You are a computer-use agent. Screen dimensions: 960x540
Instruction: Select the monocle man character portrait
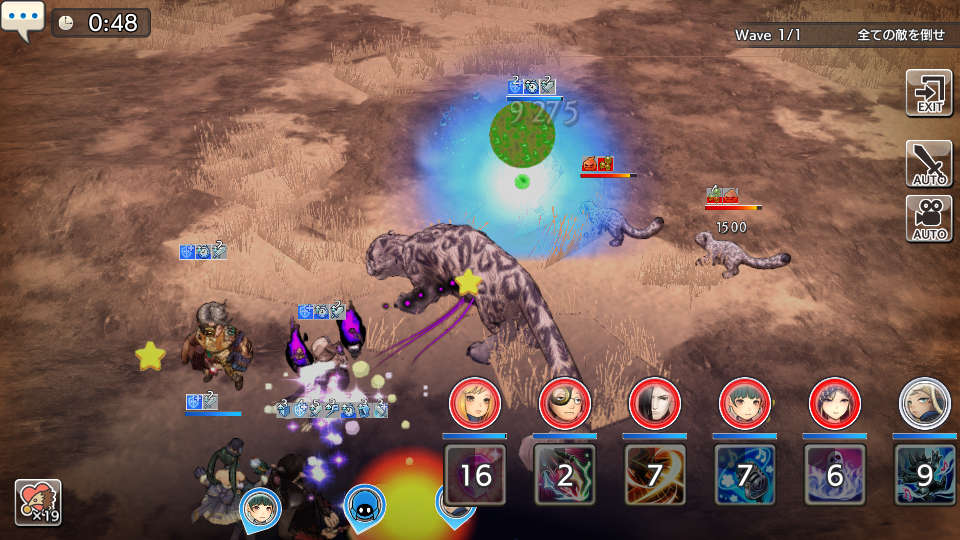tap(564, 403)
